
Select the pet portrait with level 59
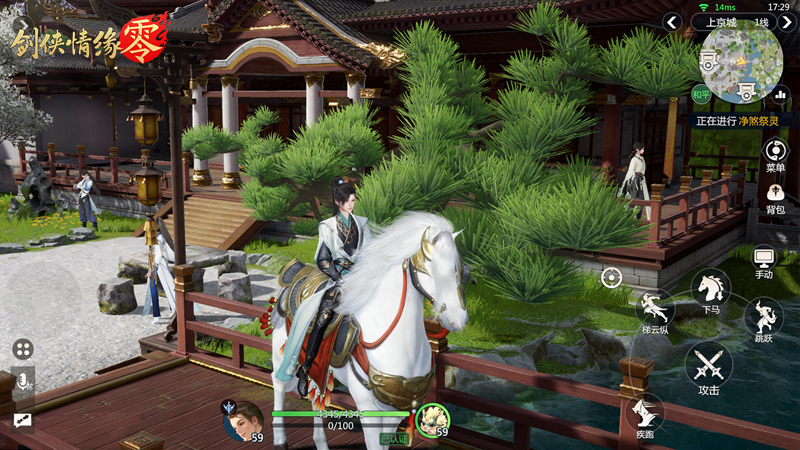click(x=433, y=419)
